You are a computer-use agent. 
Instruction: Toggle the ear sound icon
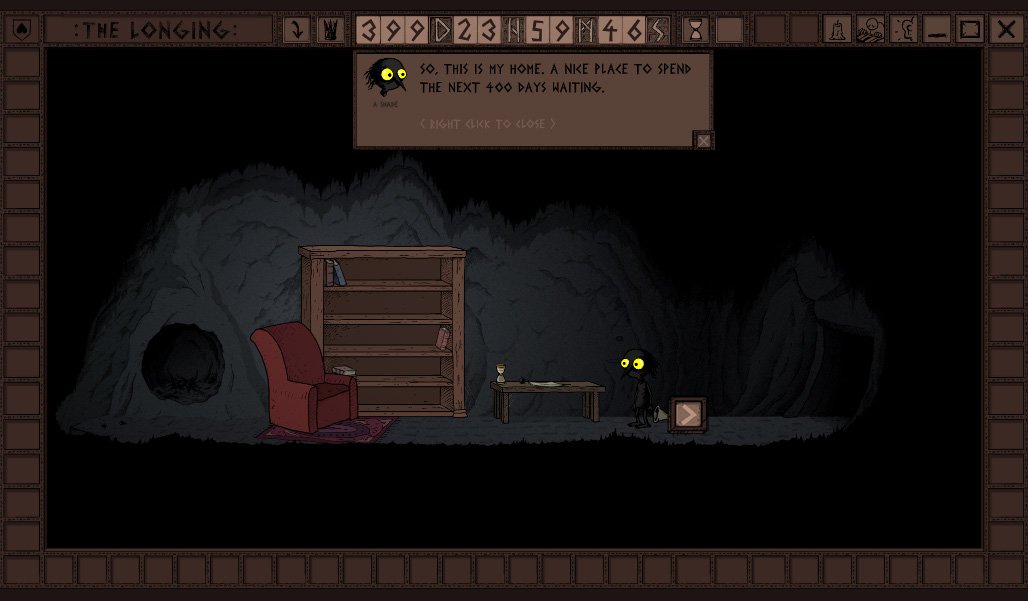point(903,30)
